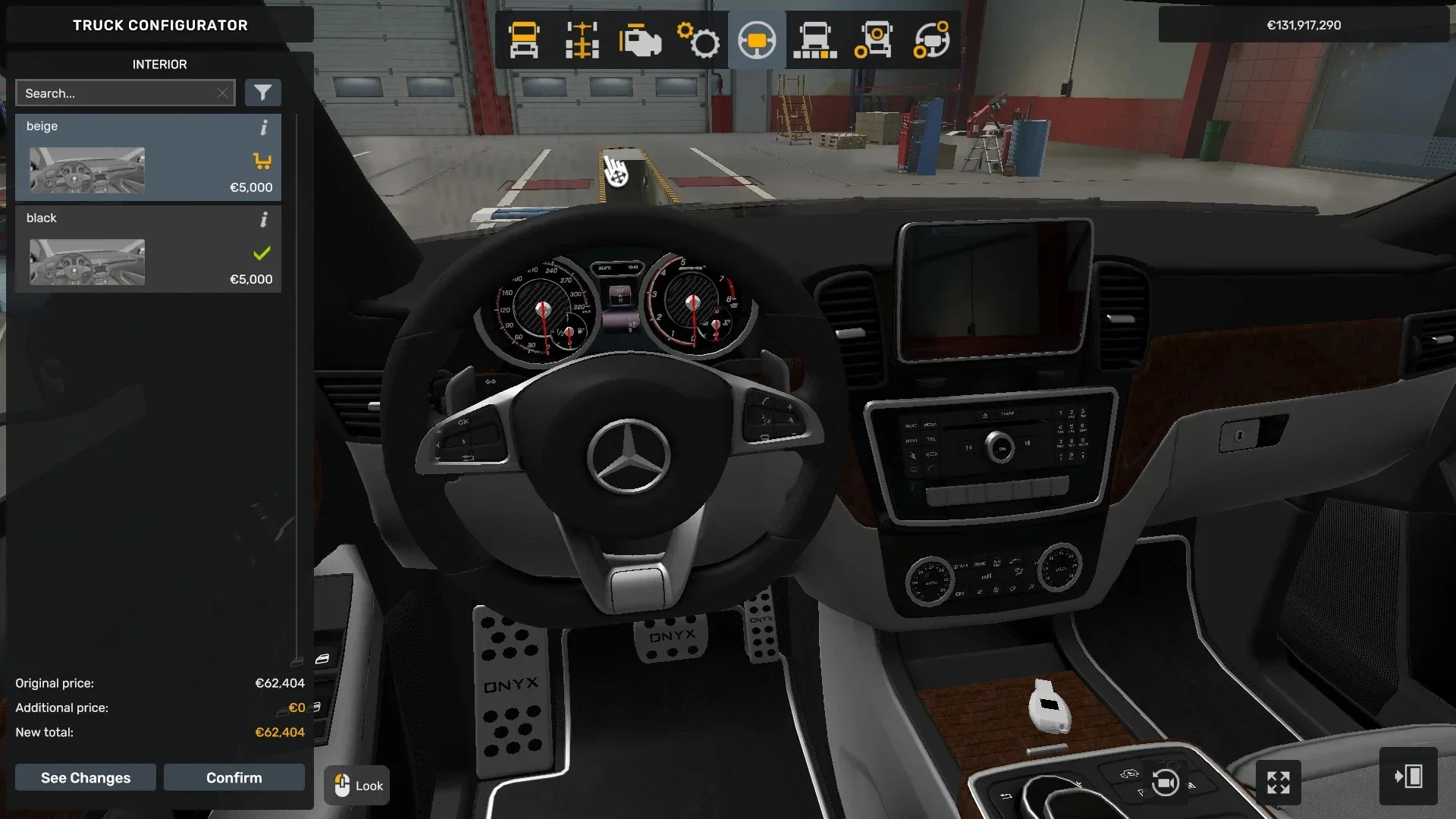
Task: Select the beige interior preview thumbnail
Action: (86, 170)
